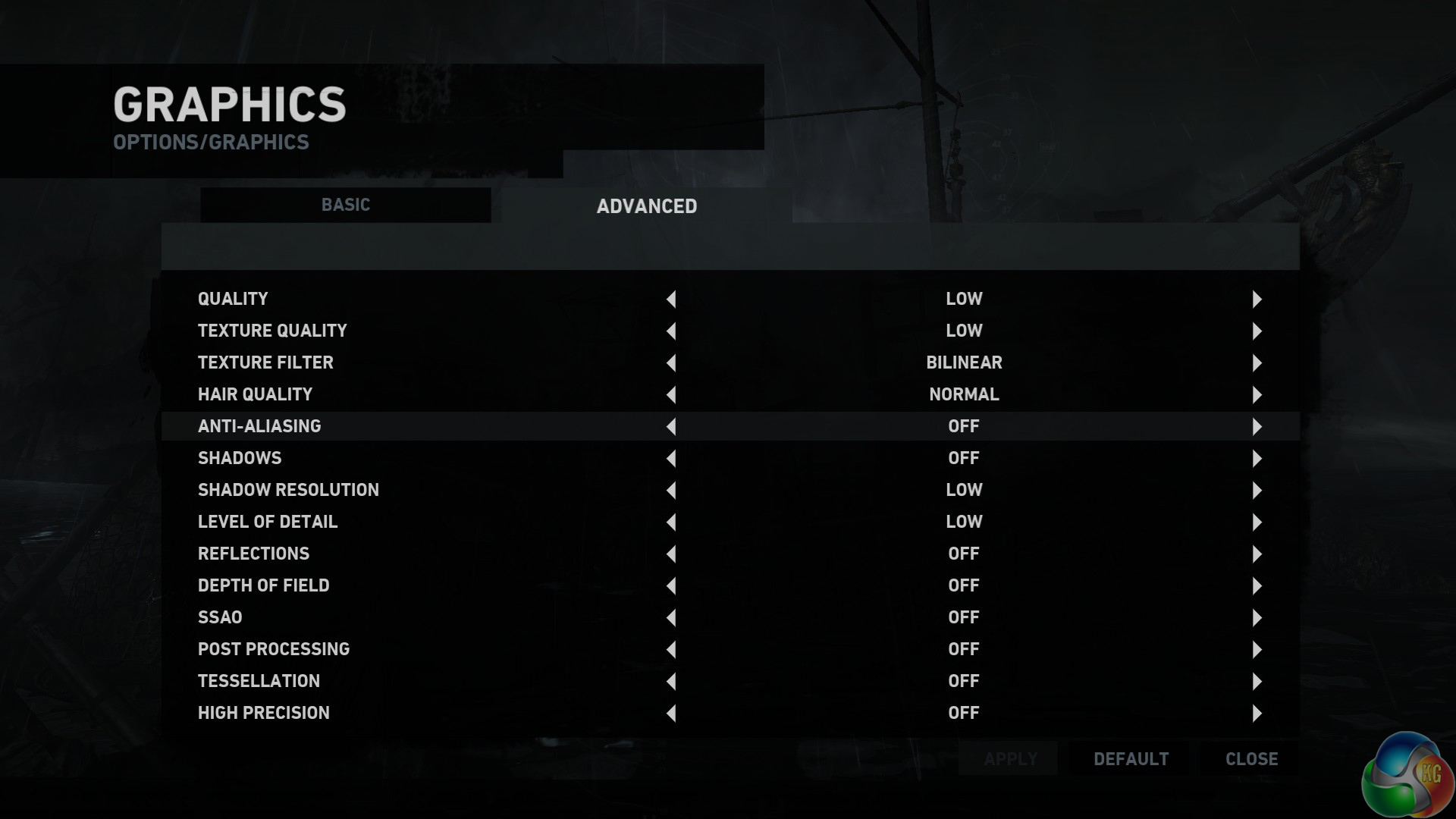Decrease Shadow Resolution with the left arrow
This screenshot has height=819, width=1456.
pyautogui.click(x=671, y=491)
